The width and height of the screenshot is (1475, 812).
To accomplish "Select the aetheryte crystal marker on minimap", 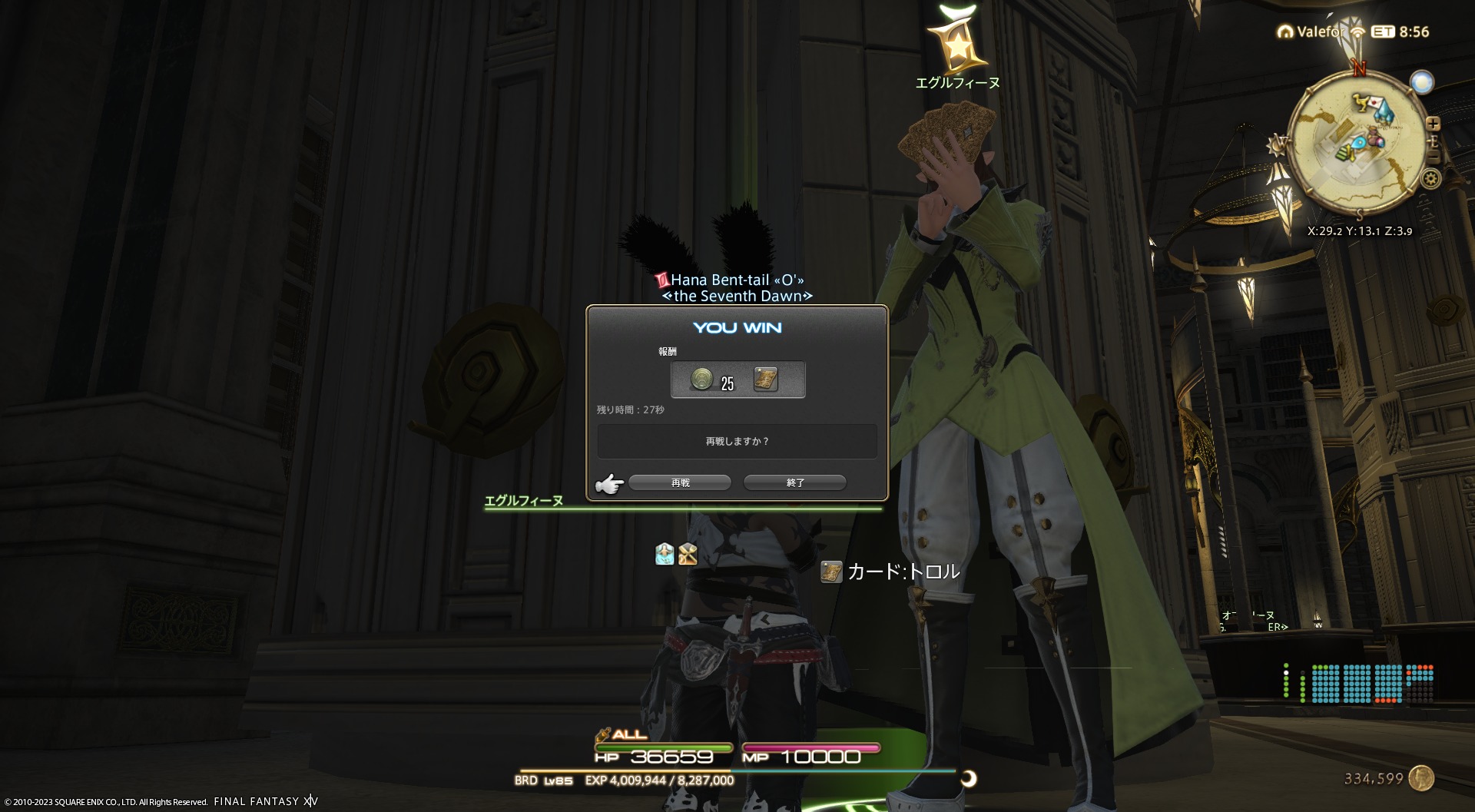I will coord(1384,113).
